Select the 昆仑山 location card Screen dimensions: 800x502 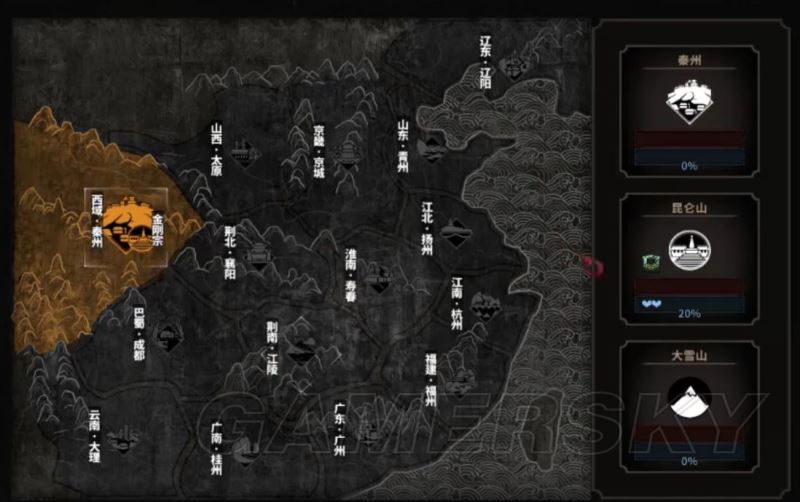tap(688, 258)
